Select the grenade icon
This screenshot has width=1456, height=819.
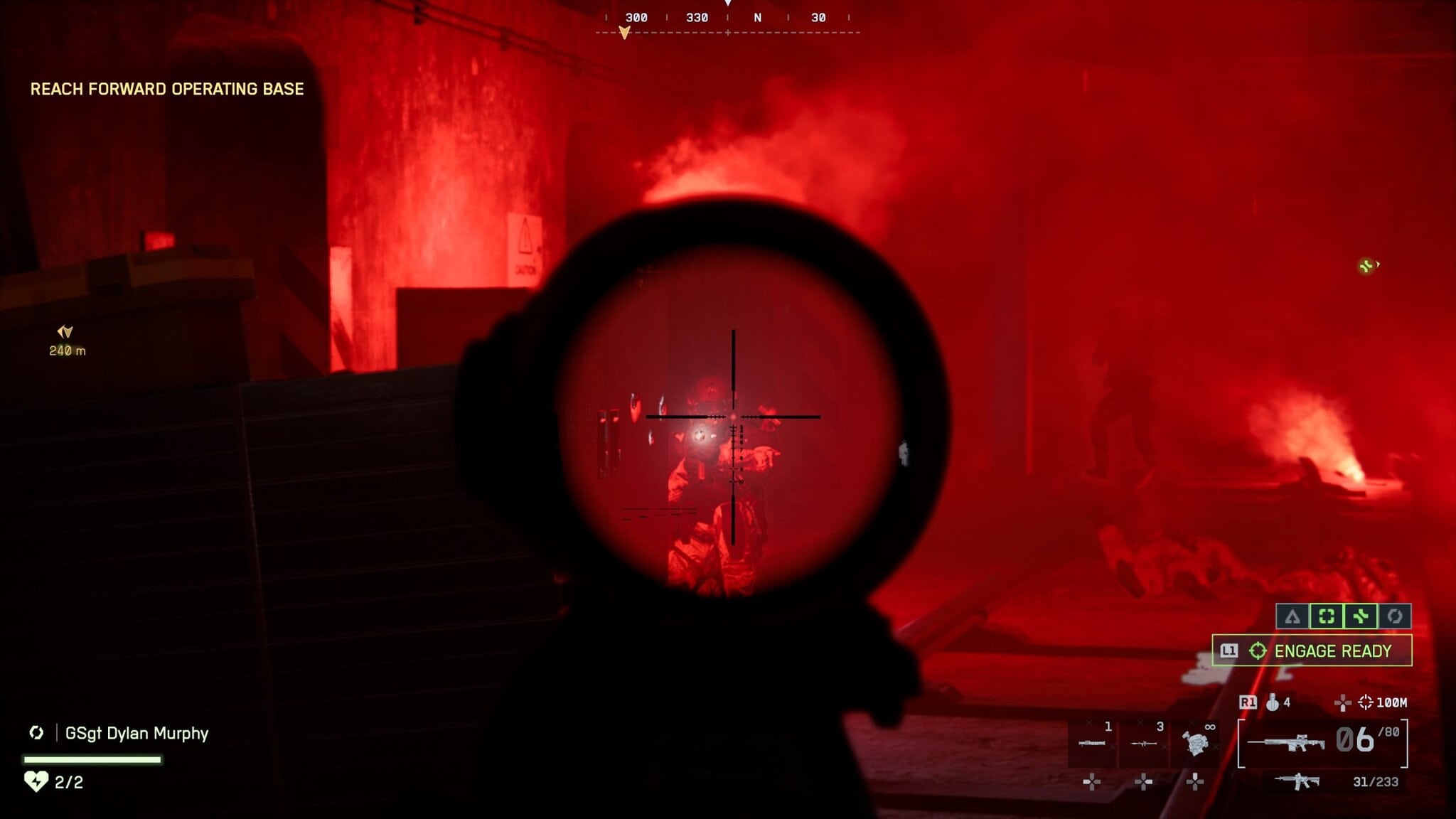pyautogui.click(x=1273, y=702)
